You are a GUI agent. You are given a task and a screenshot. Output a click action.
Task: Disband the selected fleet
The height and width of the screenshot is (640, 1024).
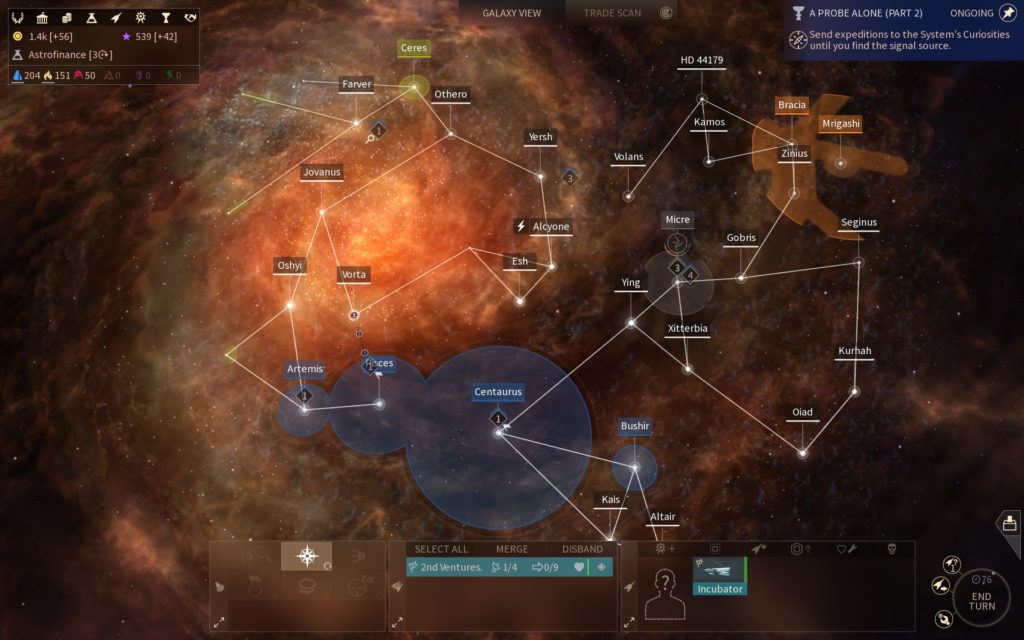click(582, 549)
